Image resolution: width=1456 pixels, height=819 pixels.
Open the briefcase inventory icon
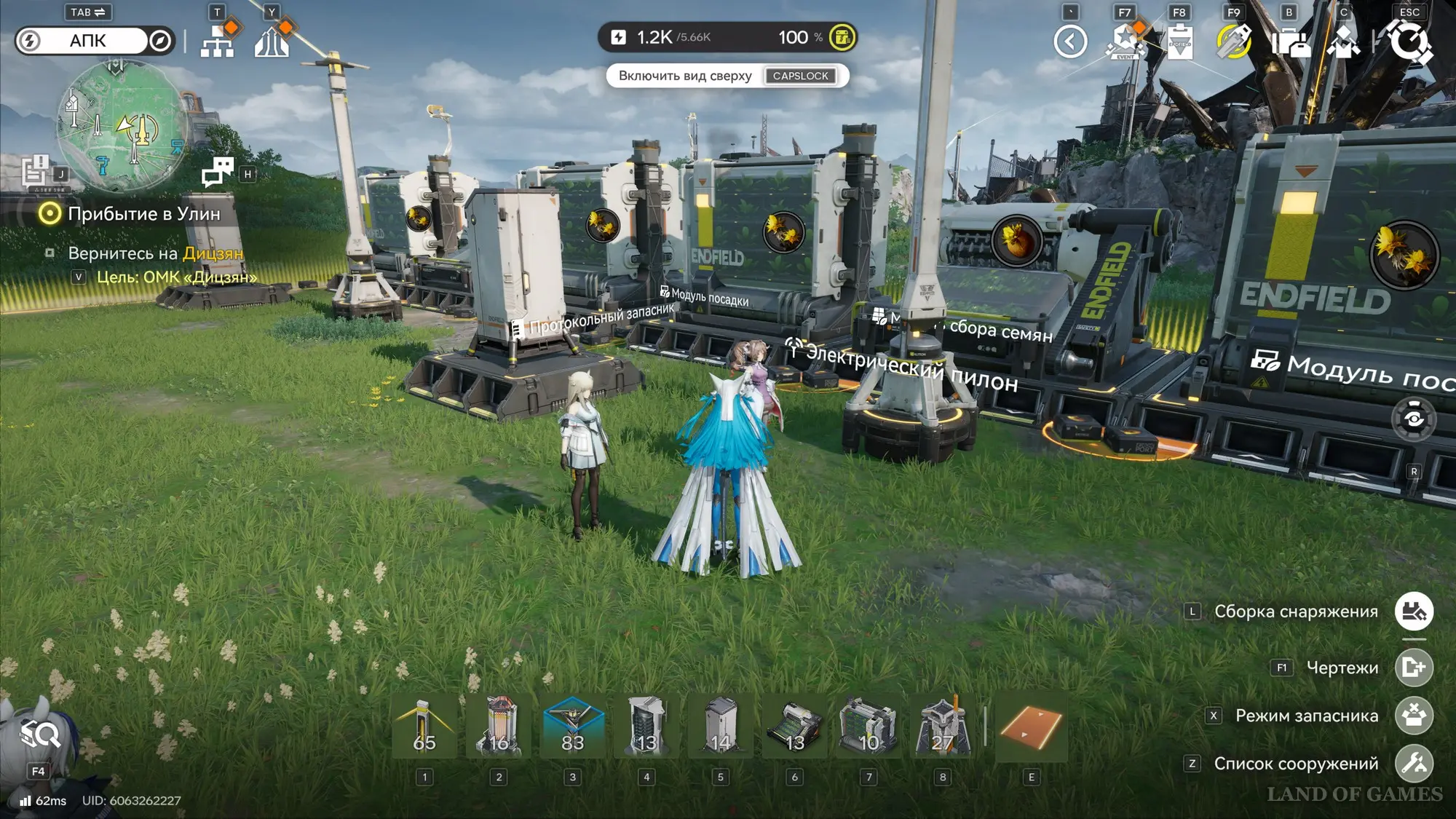pos(1289,41)
